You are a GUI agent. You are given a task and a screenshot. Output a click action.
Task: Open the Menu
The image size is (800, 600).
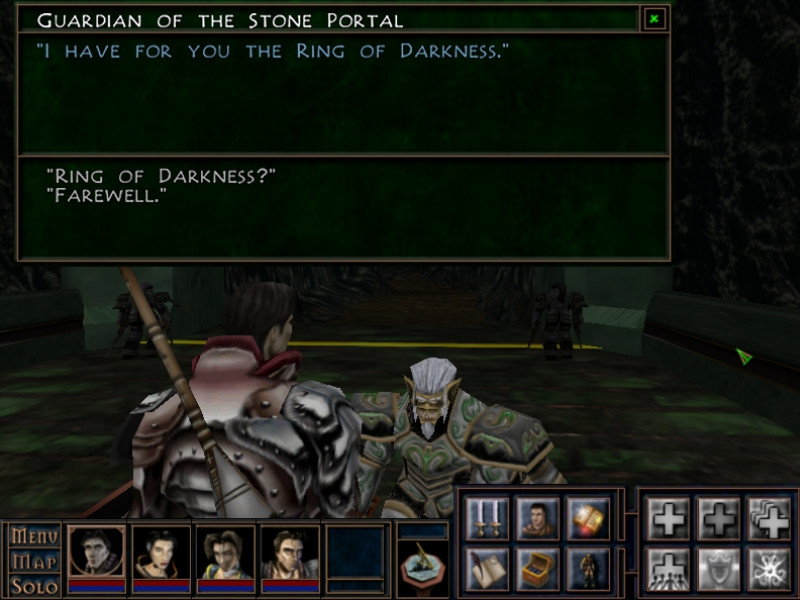[33, 537]
